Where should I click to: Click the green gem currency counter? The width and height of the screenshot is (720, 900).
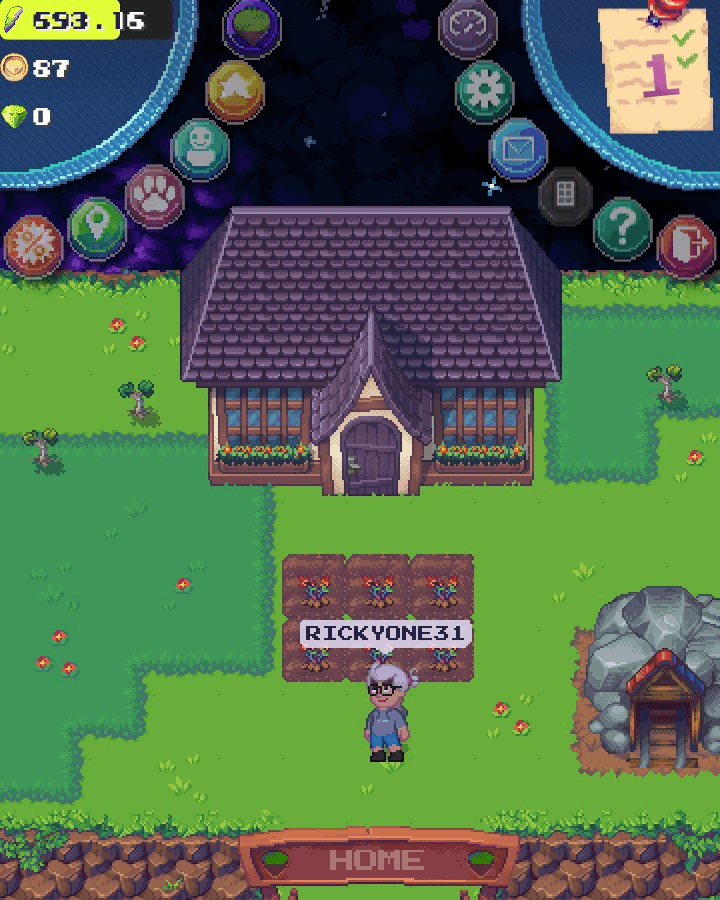(28, 117)
